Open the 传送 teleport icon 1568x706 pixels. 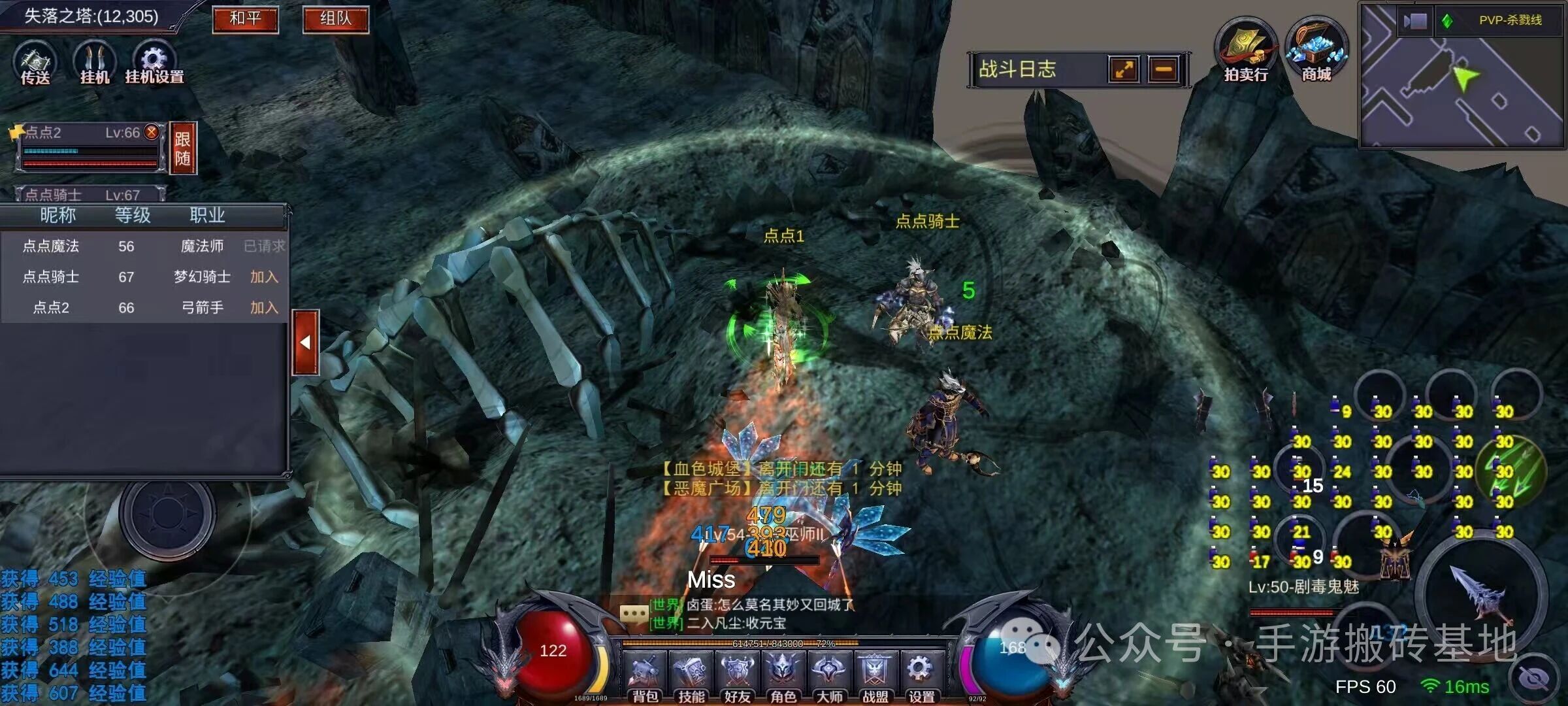tap(35, 63)
